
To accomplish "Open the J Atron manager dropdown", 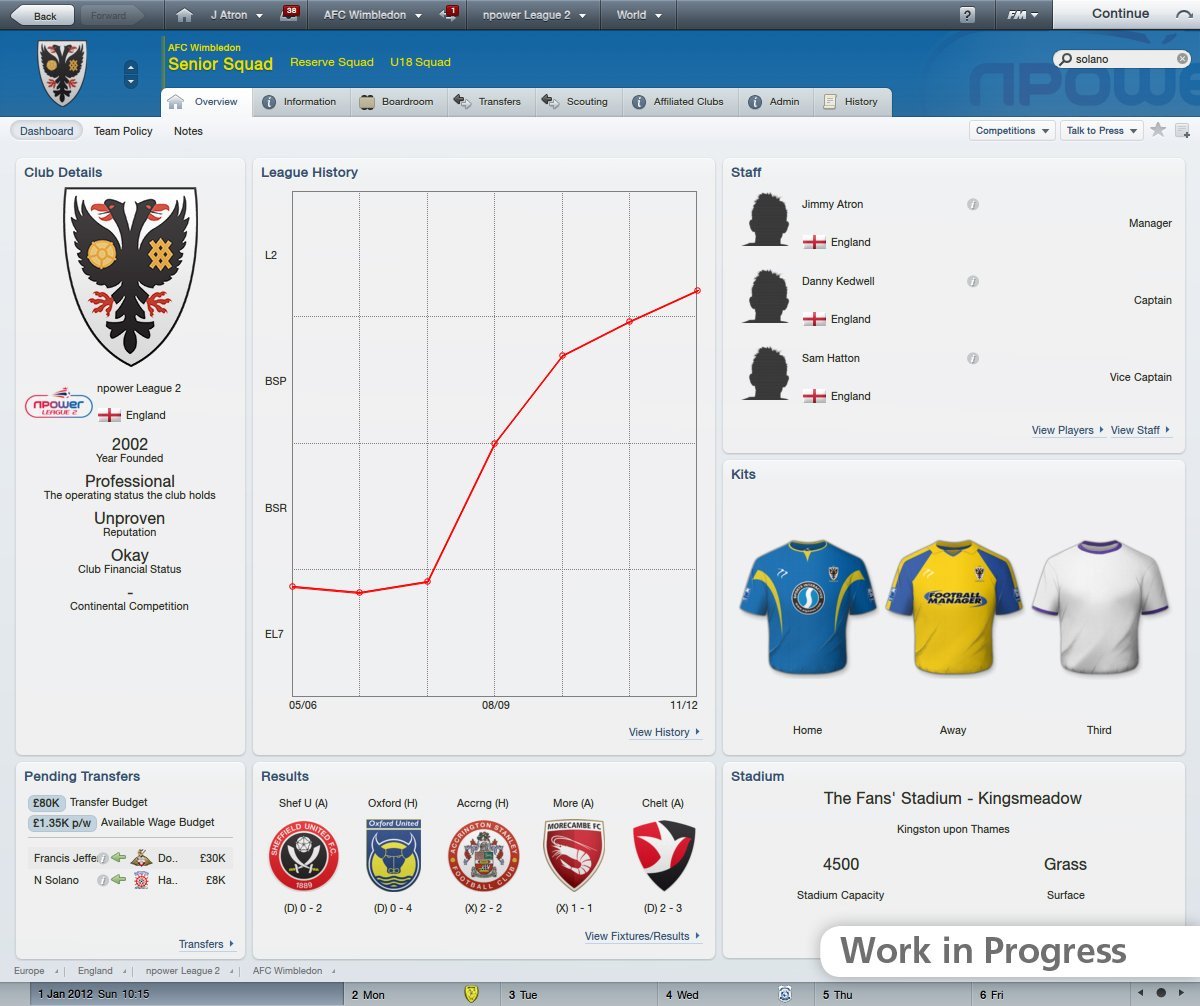I will (236, 15).
